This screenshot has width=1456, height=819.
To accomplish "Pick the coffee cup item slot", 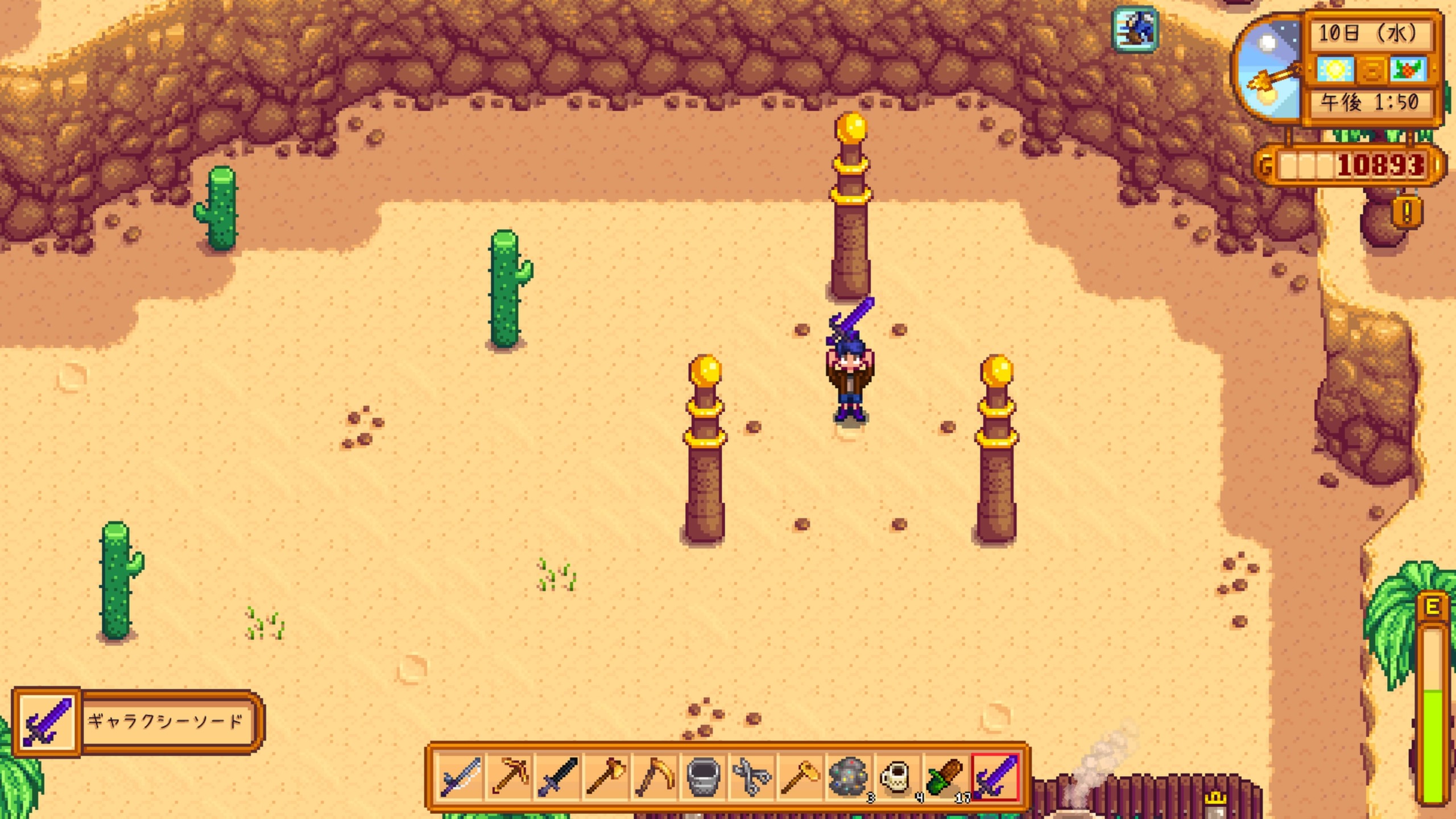I will point(896,777).
